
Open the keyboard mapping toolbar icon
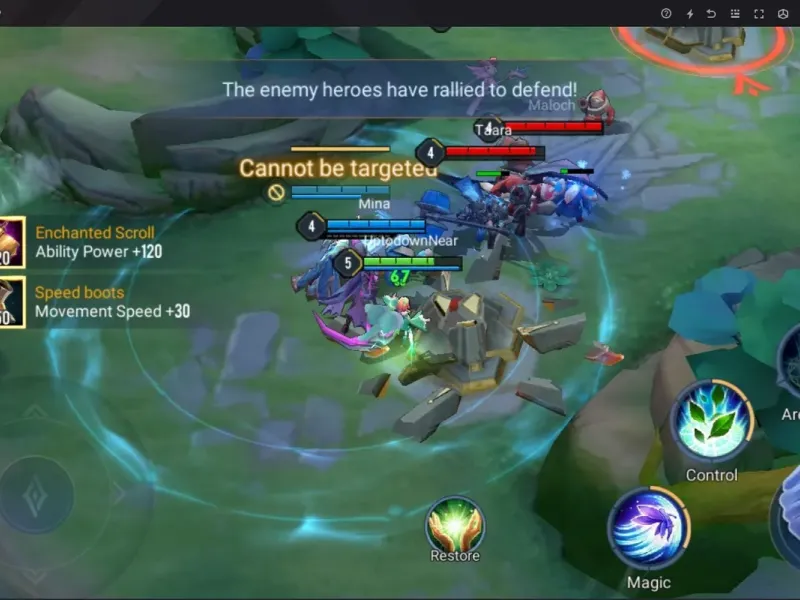735,13
